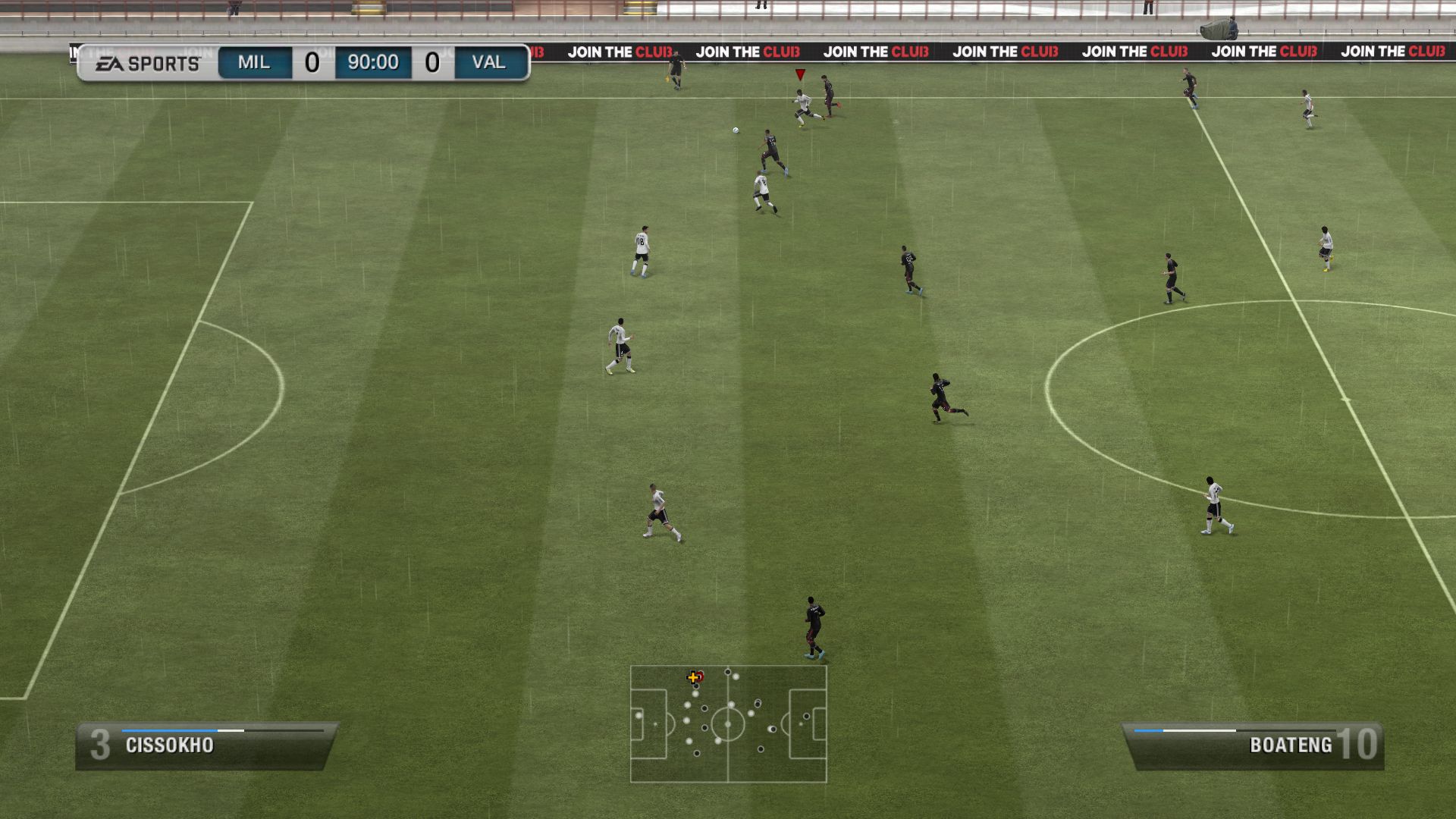Select the Boateng player name panel

coord(1253,745)
